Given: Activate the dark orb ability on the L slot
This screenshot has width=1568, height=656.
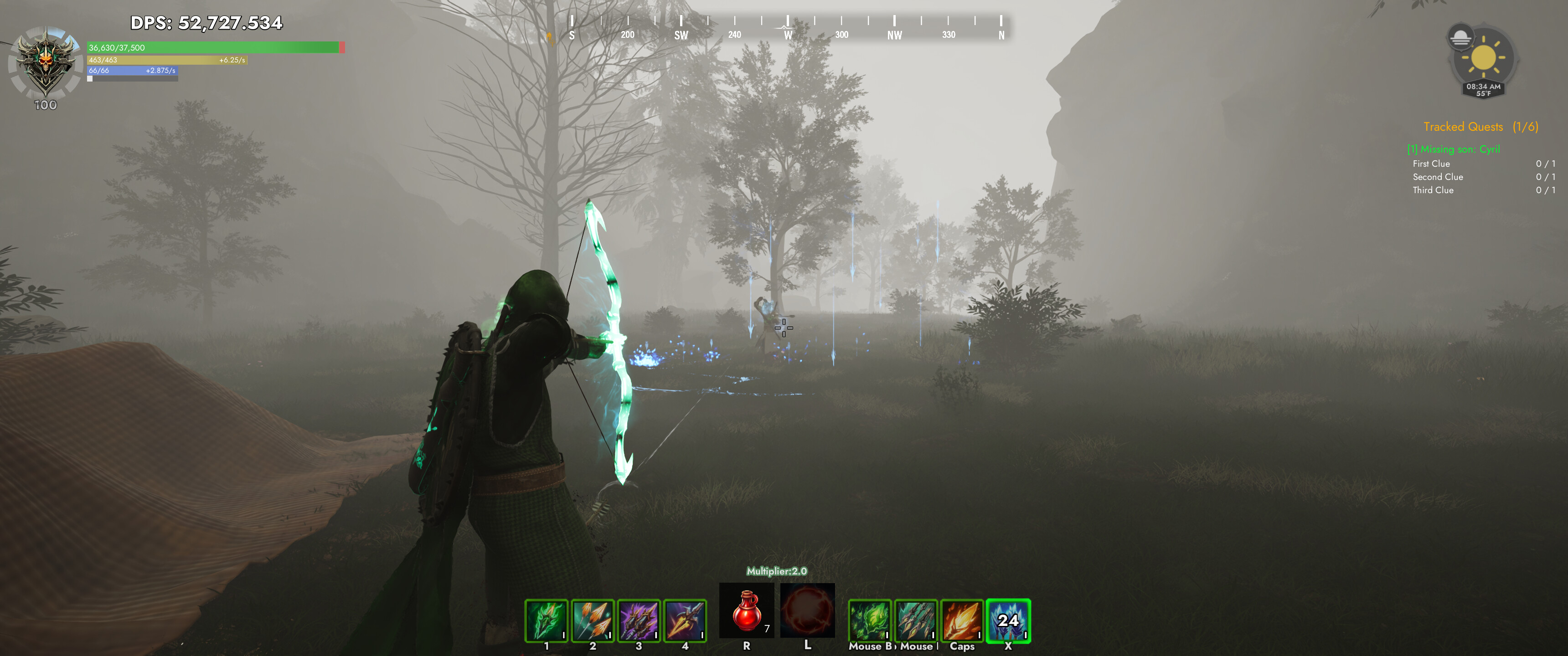Looking at the screenshot, I should click(x=808, y=610).
